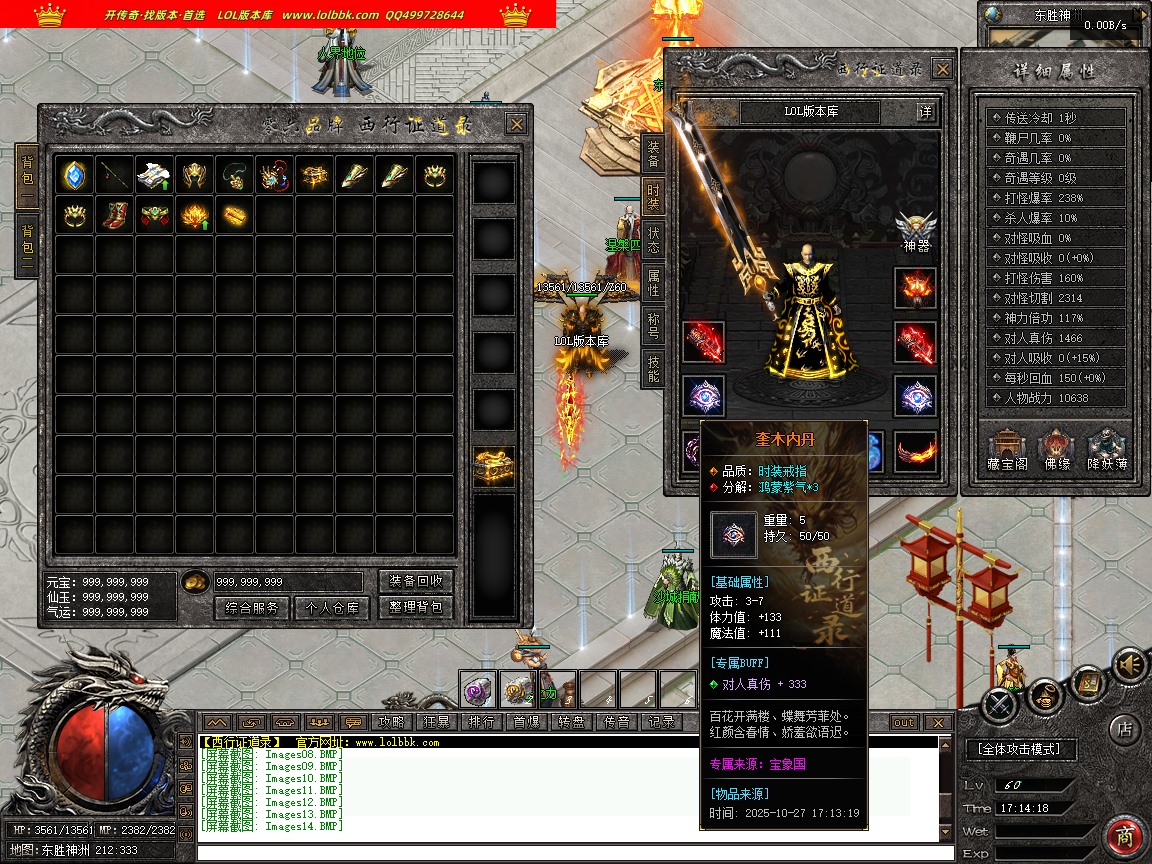Select the blue gem item in the backpack

[x=74, y=175]
